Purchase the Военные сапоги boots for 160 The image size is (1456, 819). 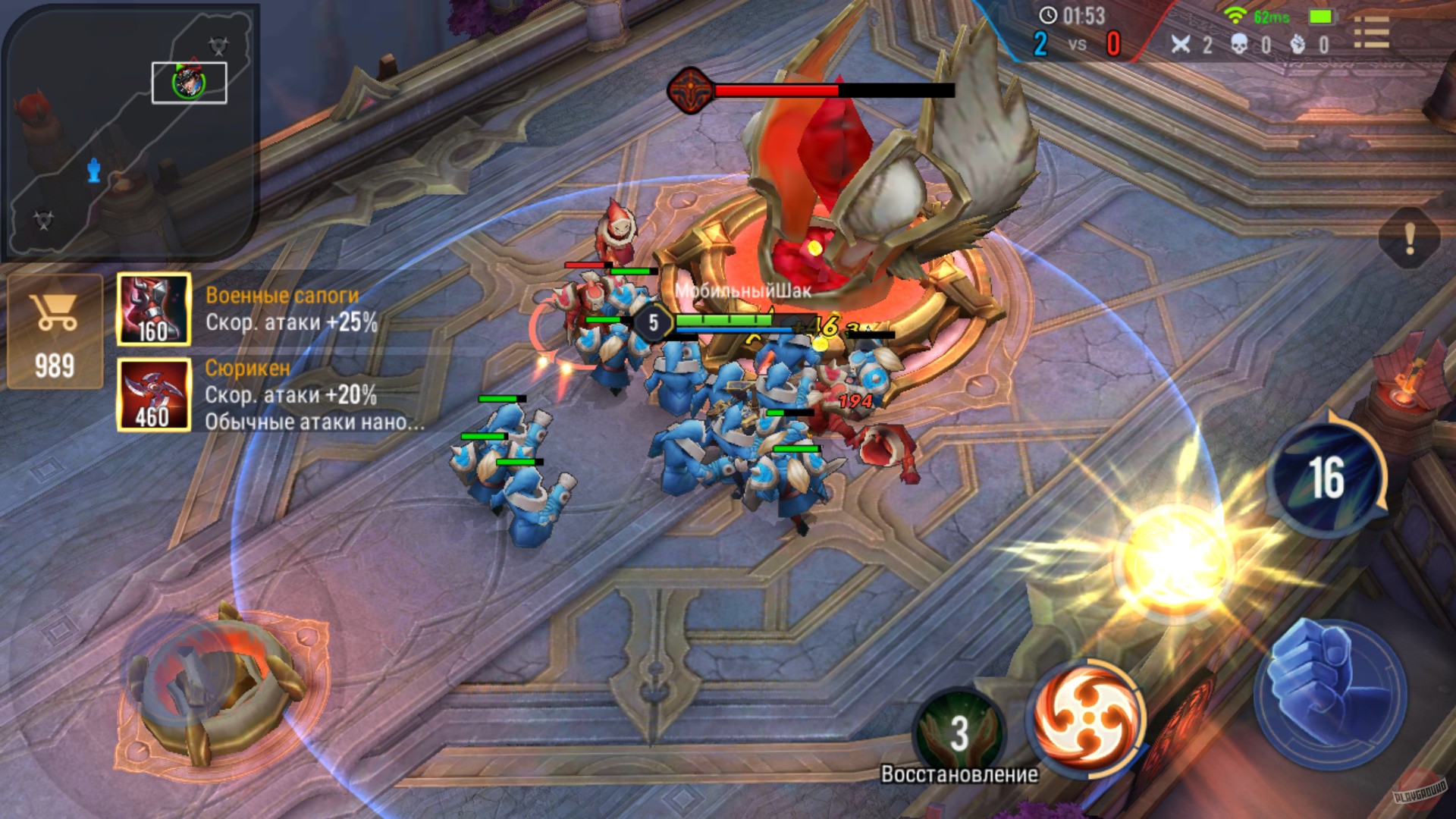(x=154, y=307)
